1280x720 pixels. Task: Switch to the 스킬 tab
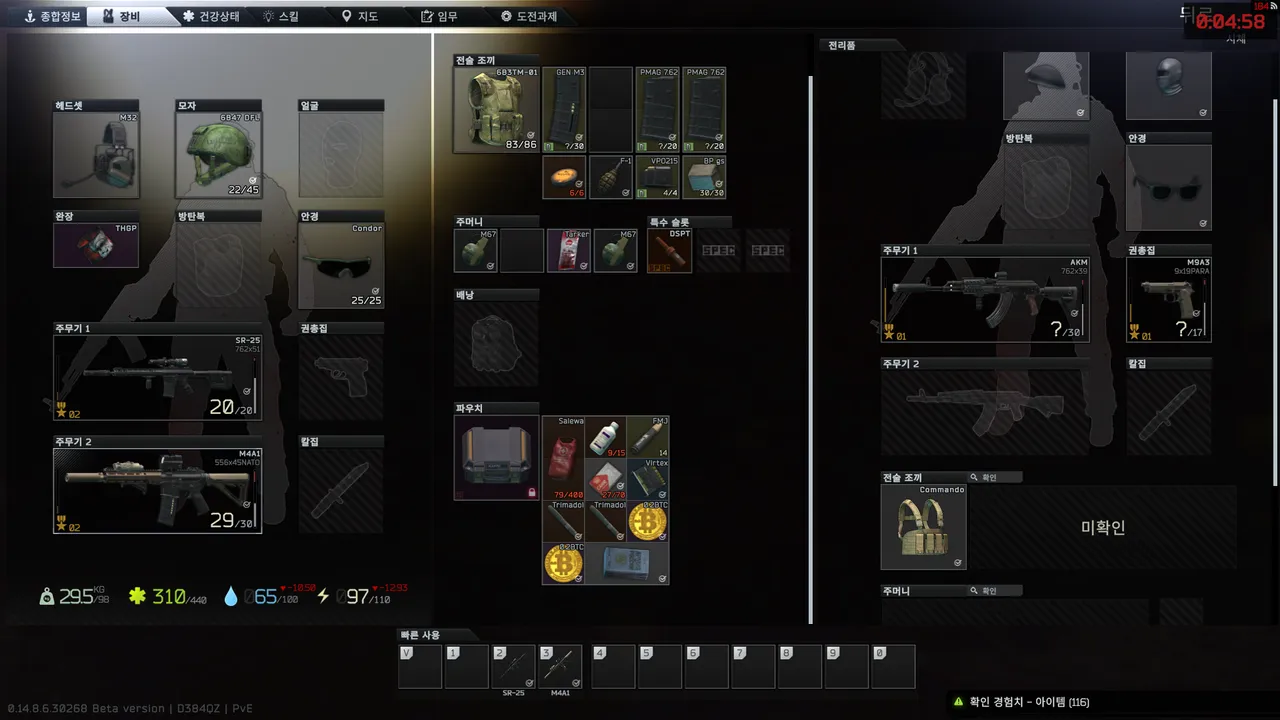pyautogui.click(x=280, y=16)
